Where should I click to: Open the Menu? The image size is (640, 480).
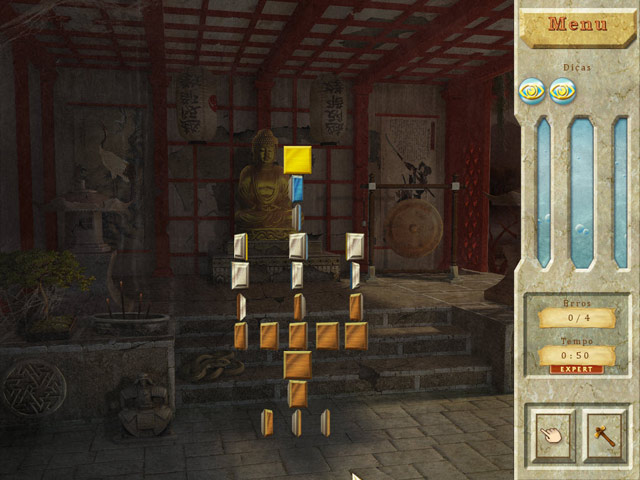point(578,24)
